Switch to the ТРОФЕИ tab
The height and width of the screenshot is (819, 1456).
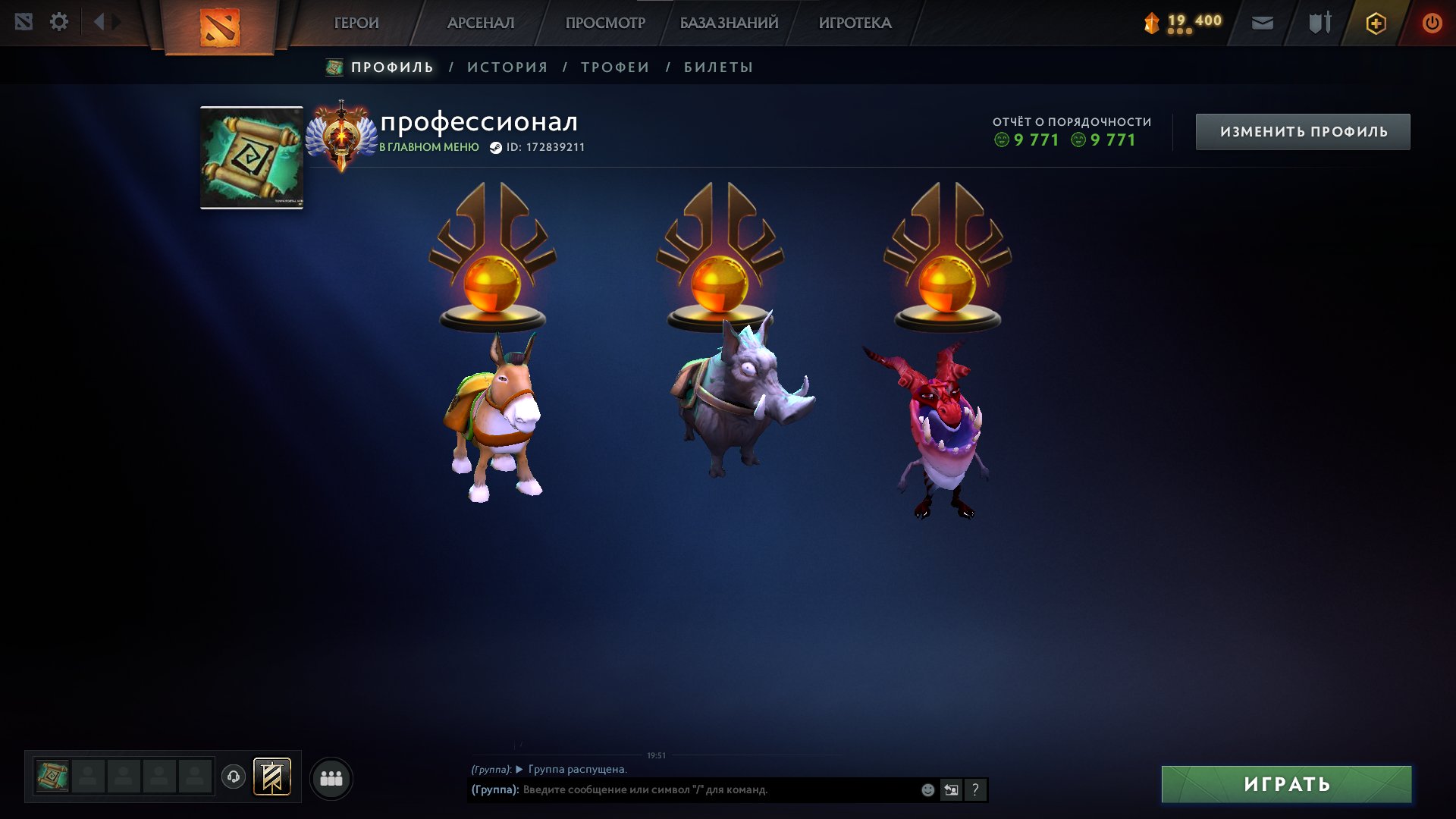coord(614,67)
